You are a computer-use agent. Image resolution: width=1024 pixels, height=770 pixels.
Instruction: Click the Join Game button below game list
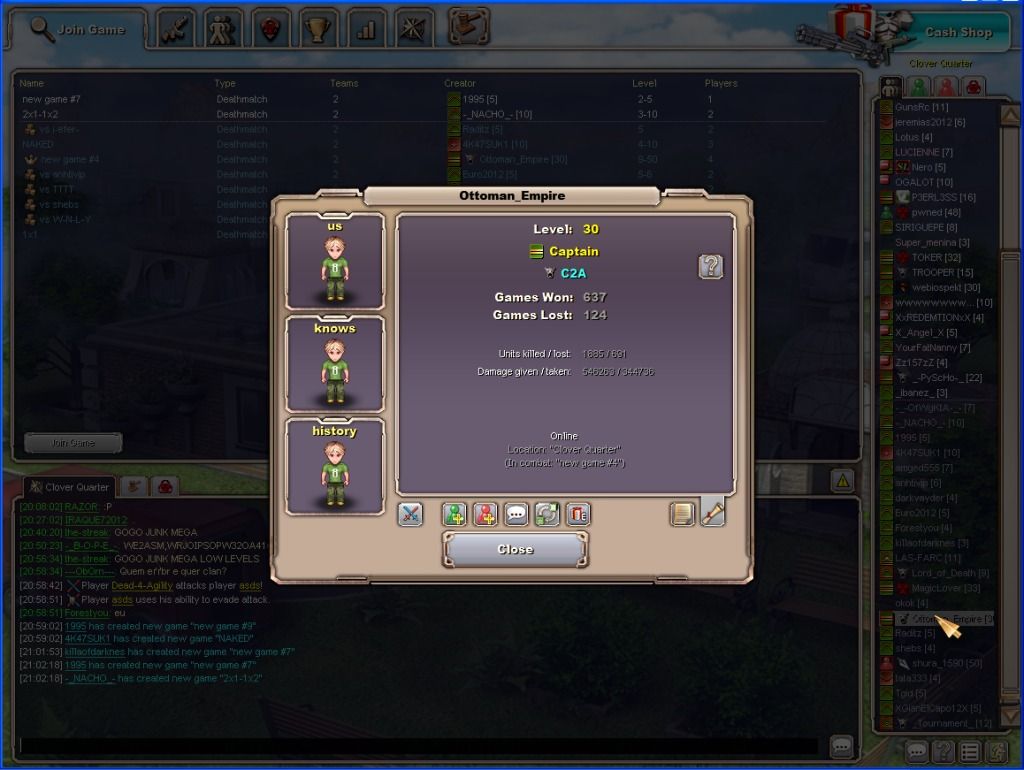click(73, 442)
